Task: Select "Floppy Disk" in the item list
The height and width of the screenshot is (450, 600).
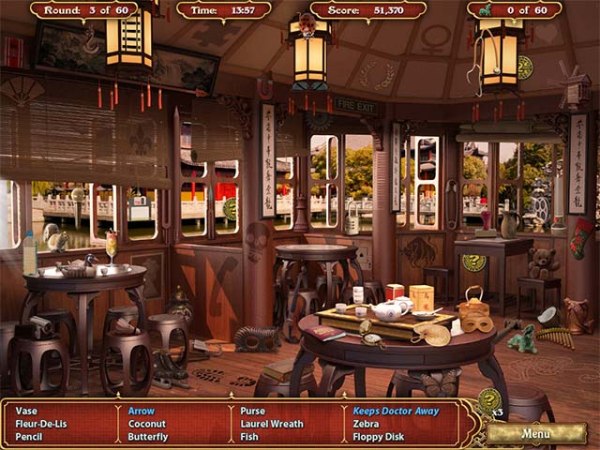Action: pyautogui.click(x=378, y=436)
